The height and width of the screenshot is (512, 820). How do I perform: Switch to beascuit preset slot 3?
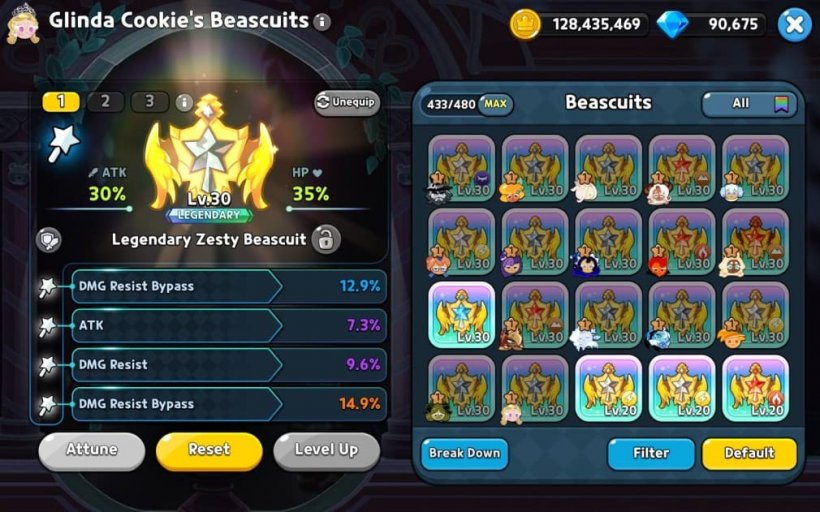(x=149, y=101)
